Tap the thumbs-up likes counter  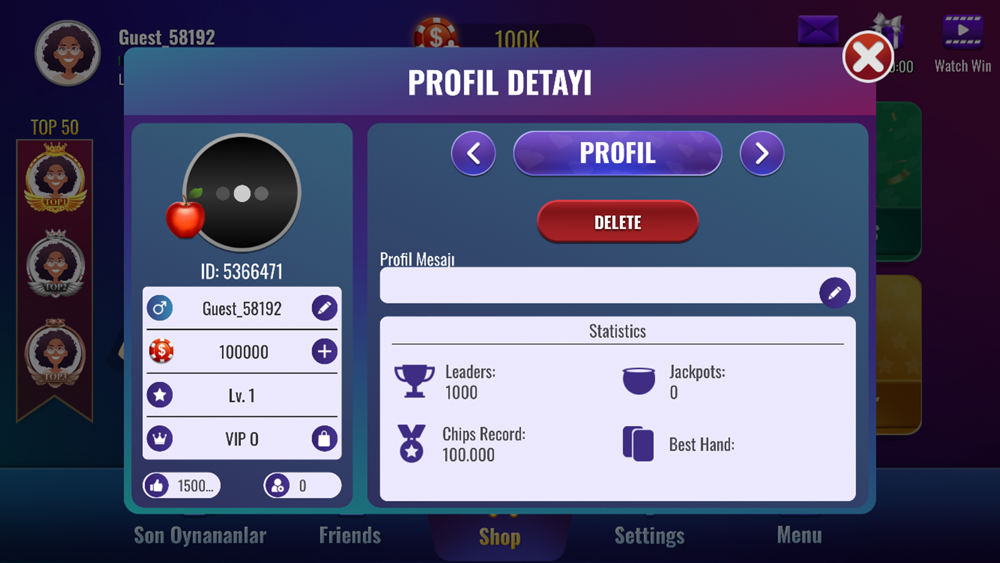click(181, 486)
